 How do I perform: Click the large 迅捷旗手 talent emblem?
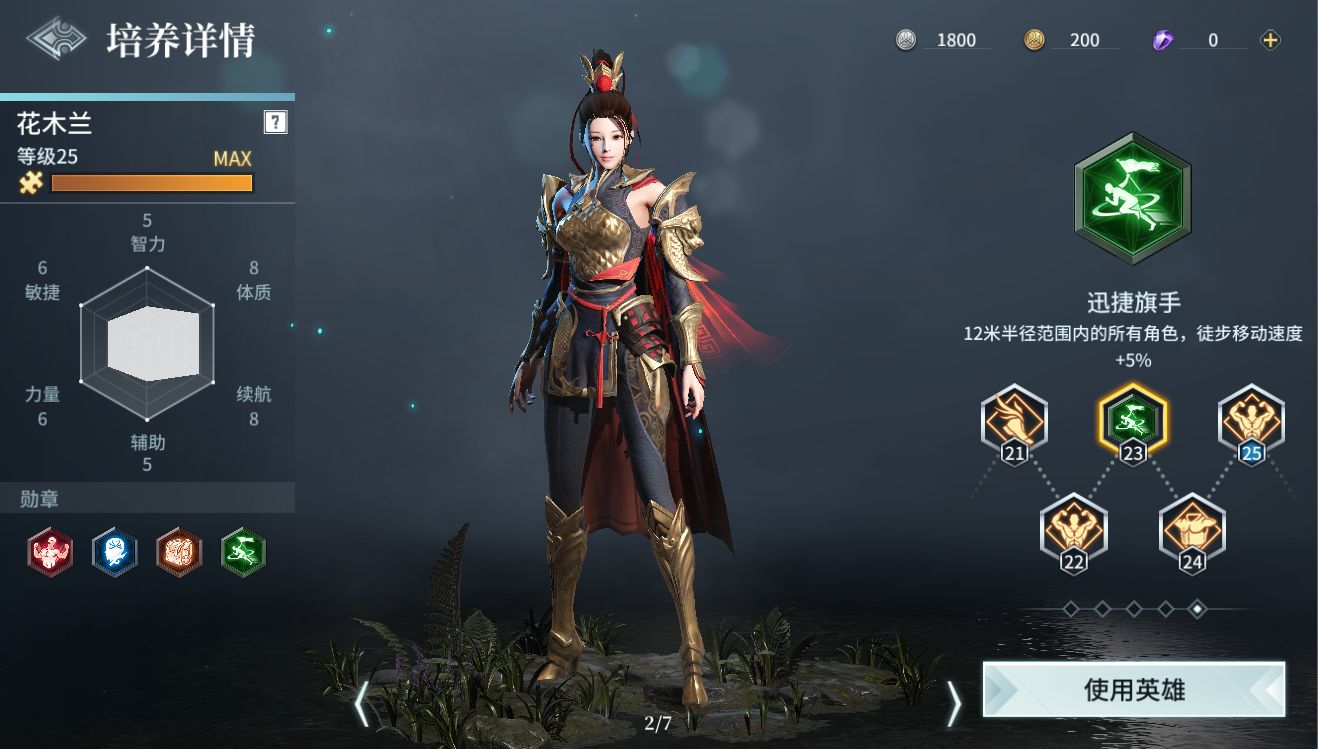(1132, 199)
